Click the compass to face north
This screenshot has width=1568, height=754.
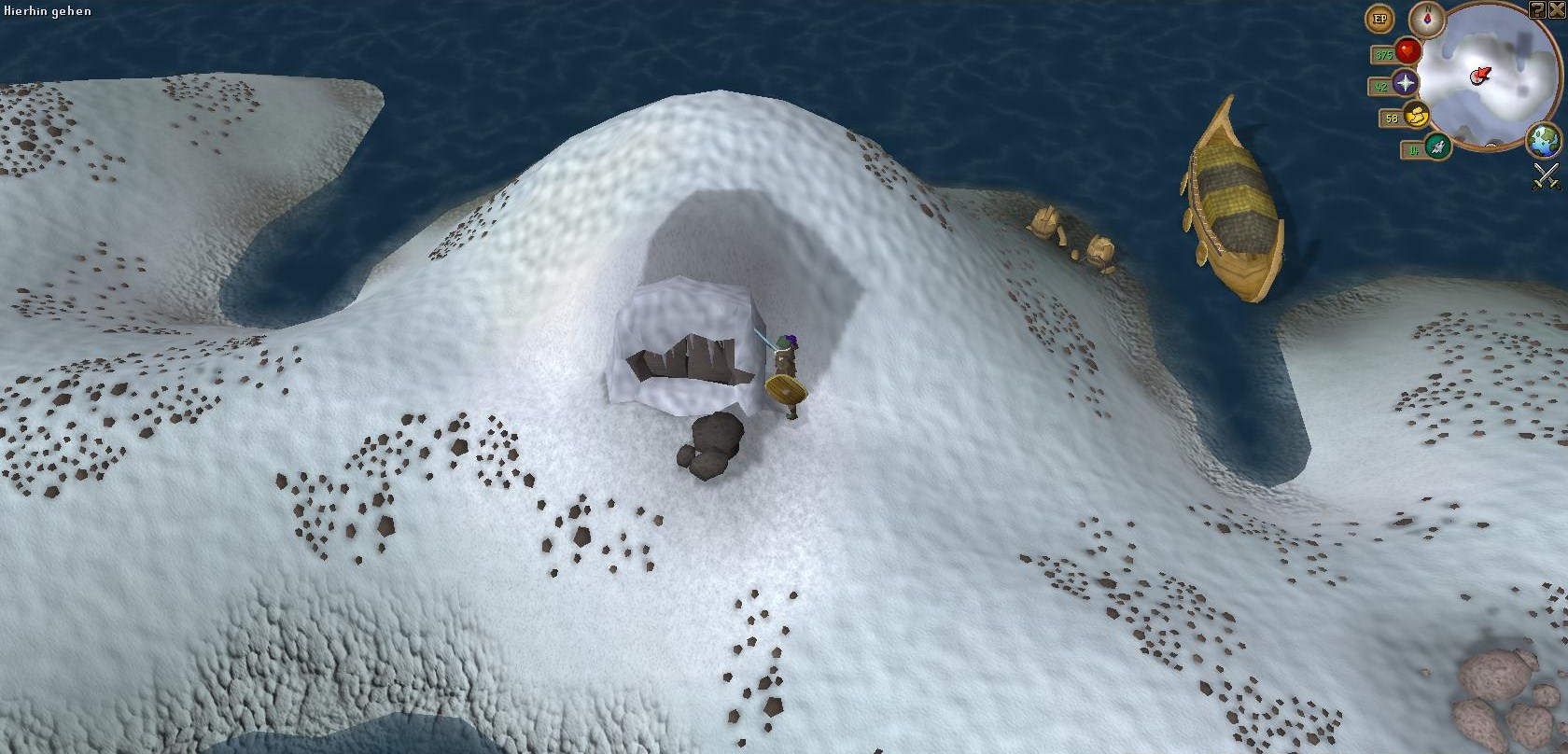pos(1426,18)
